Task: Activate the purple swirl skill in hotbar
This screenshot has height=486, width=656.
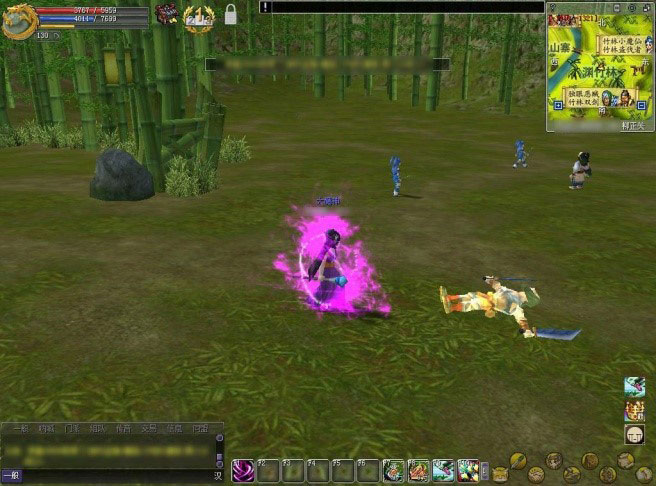Action: (x=243, y=471)
